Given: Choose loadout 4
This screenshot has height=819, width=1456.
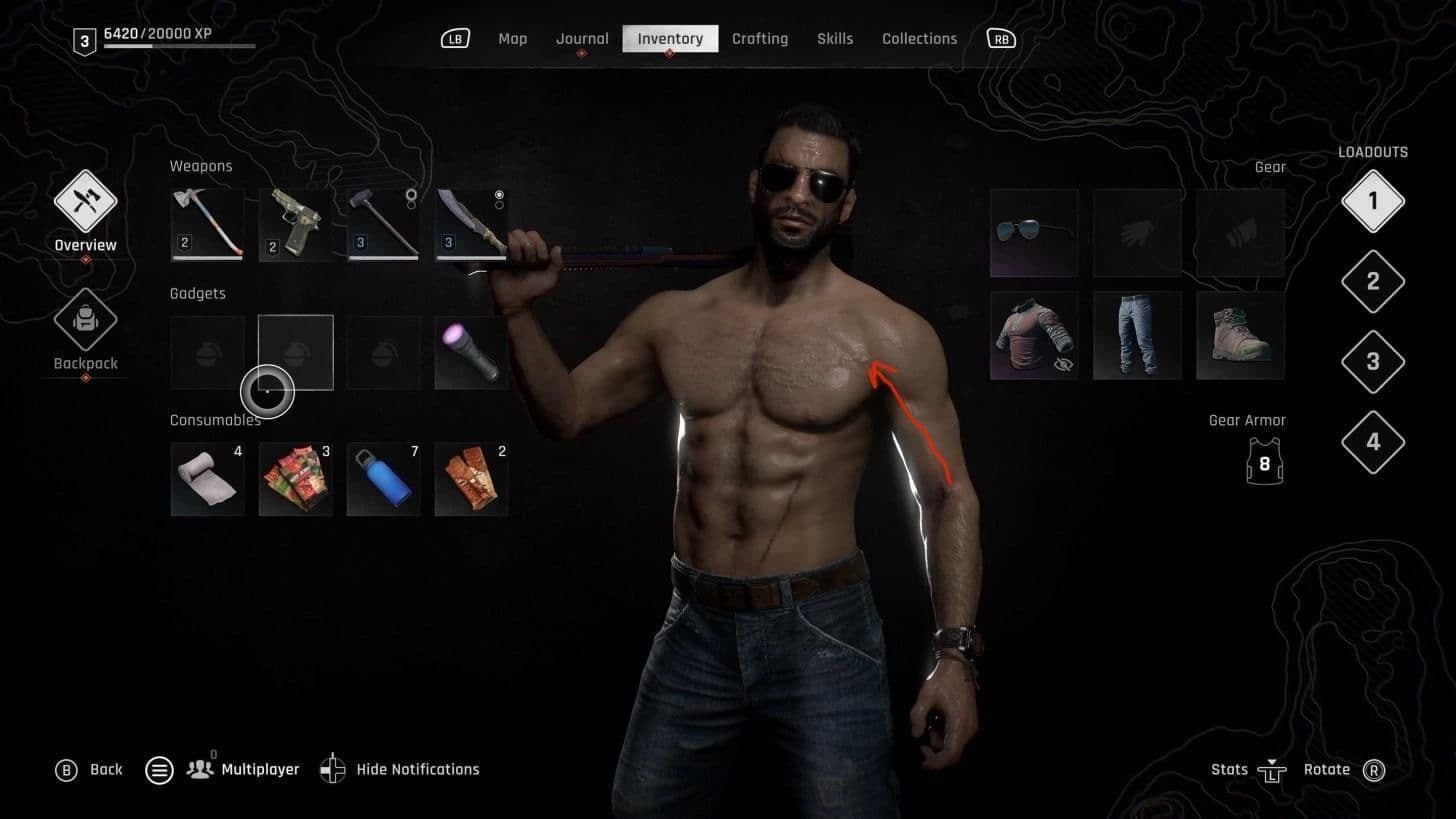Looking at the screenshot, I should tap(1372, 441).
